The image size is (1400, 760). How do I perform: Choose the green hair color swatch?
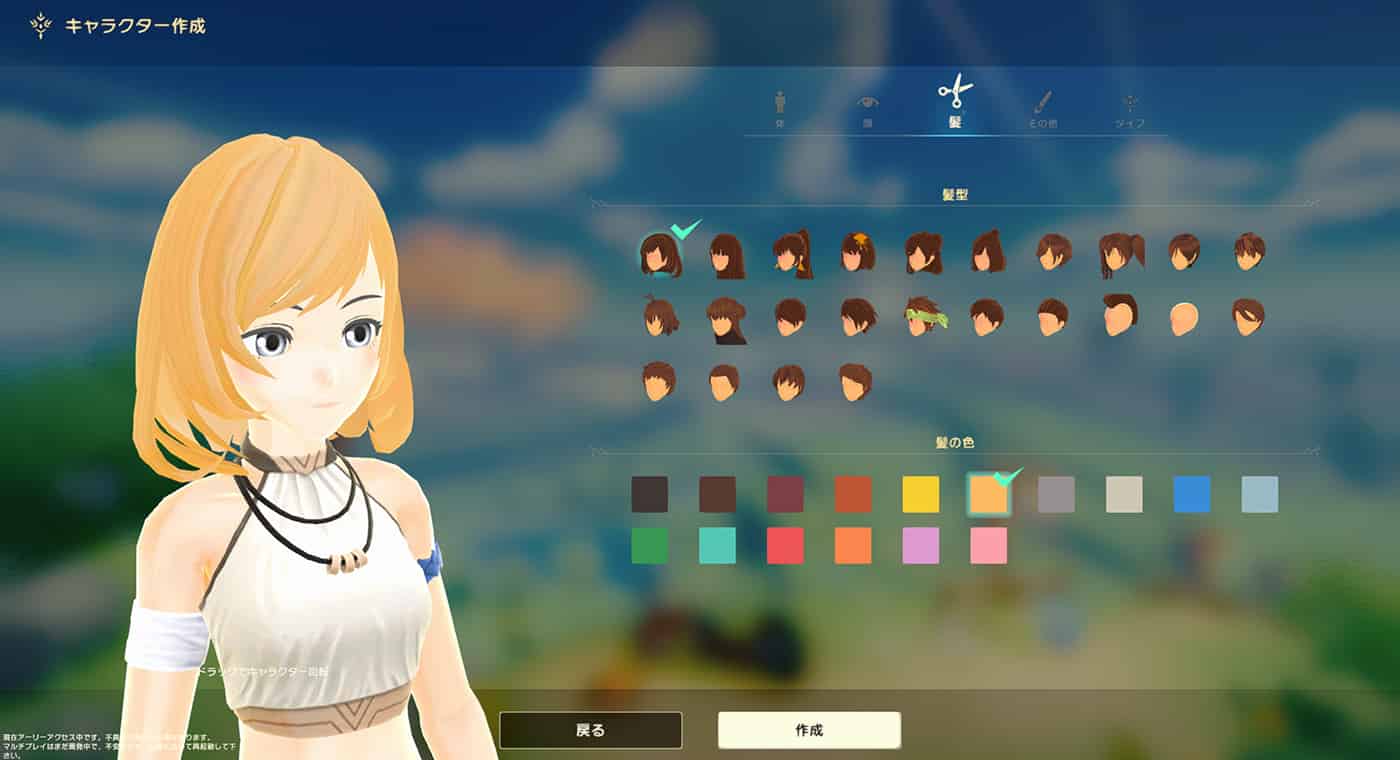650,546
